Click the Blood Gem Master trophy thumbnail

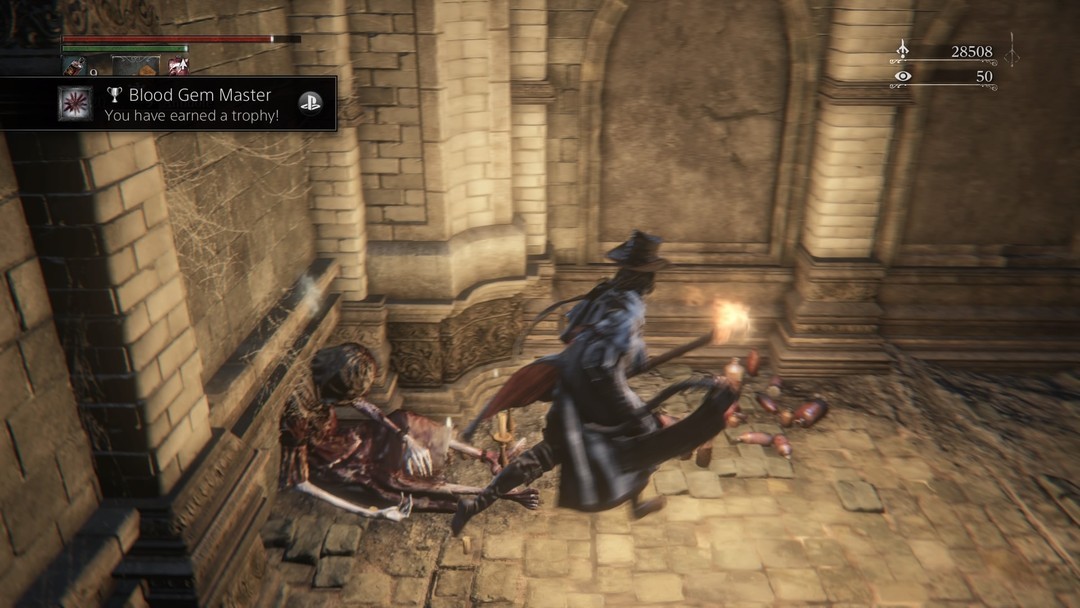click(75, 104)
